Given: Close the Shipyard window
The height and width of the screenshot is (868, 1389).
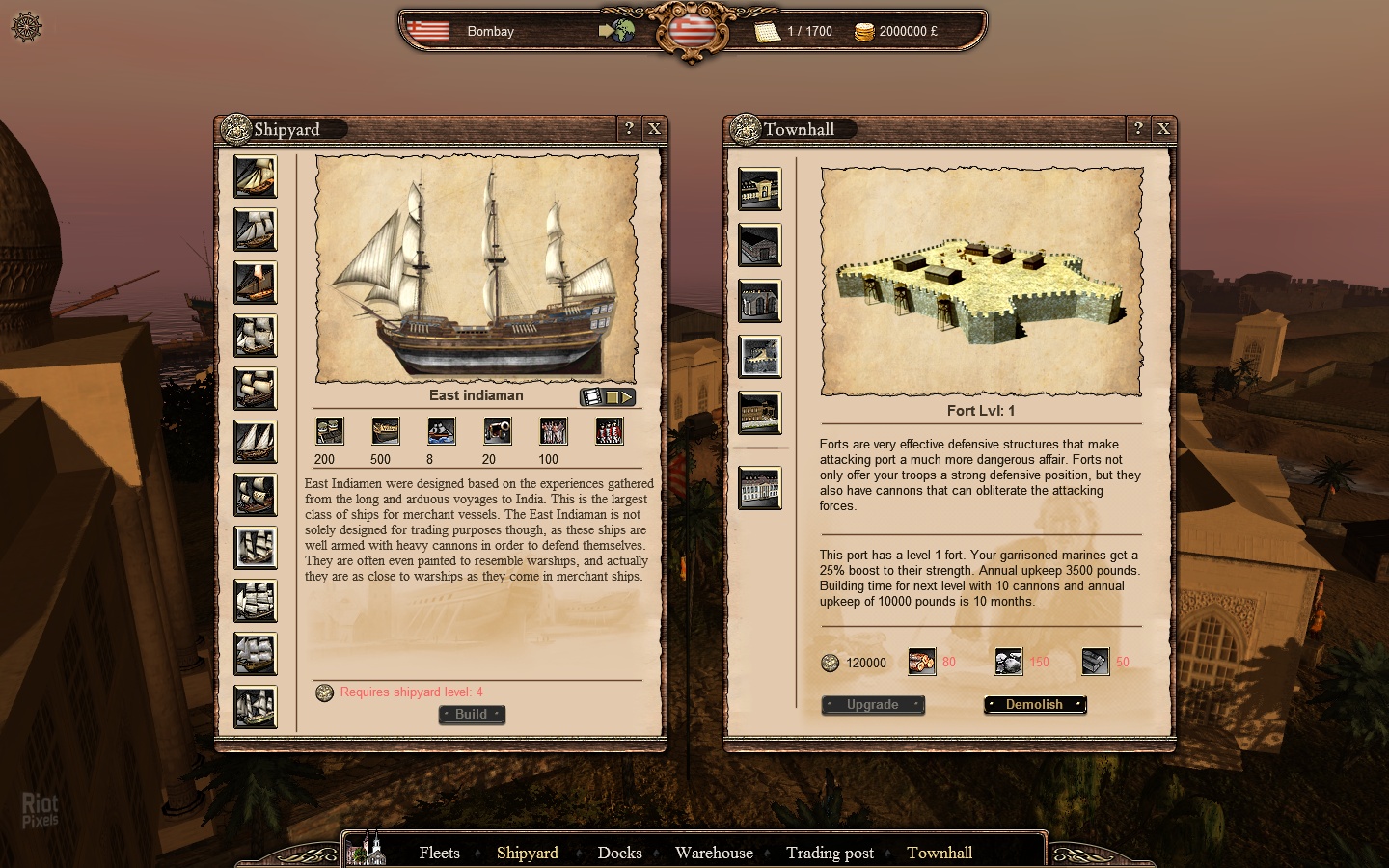Looking at the screenshot, I should click(x=654, y=128).
